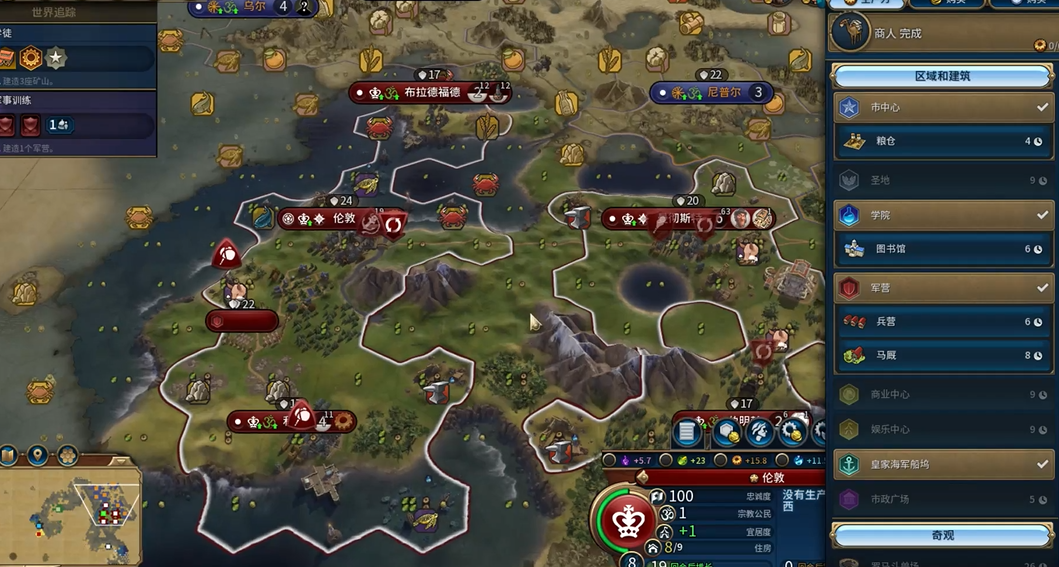This screenshot has width=1059, height=567.
Task: Pick the 市政广场 (Government Plaza) district
Action: (x=942, y=499)
